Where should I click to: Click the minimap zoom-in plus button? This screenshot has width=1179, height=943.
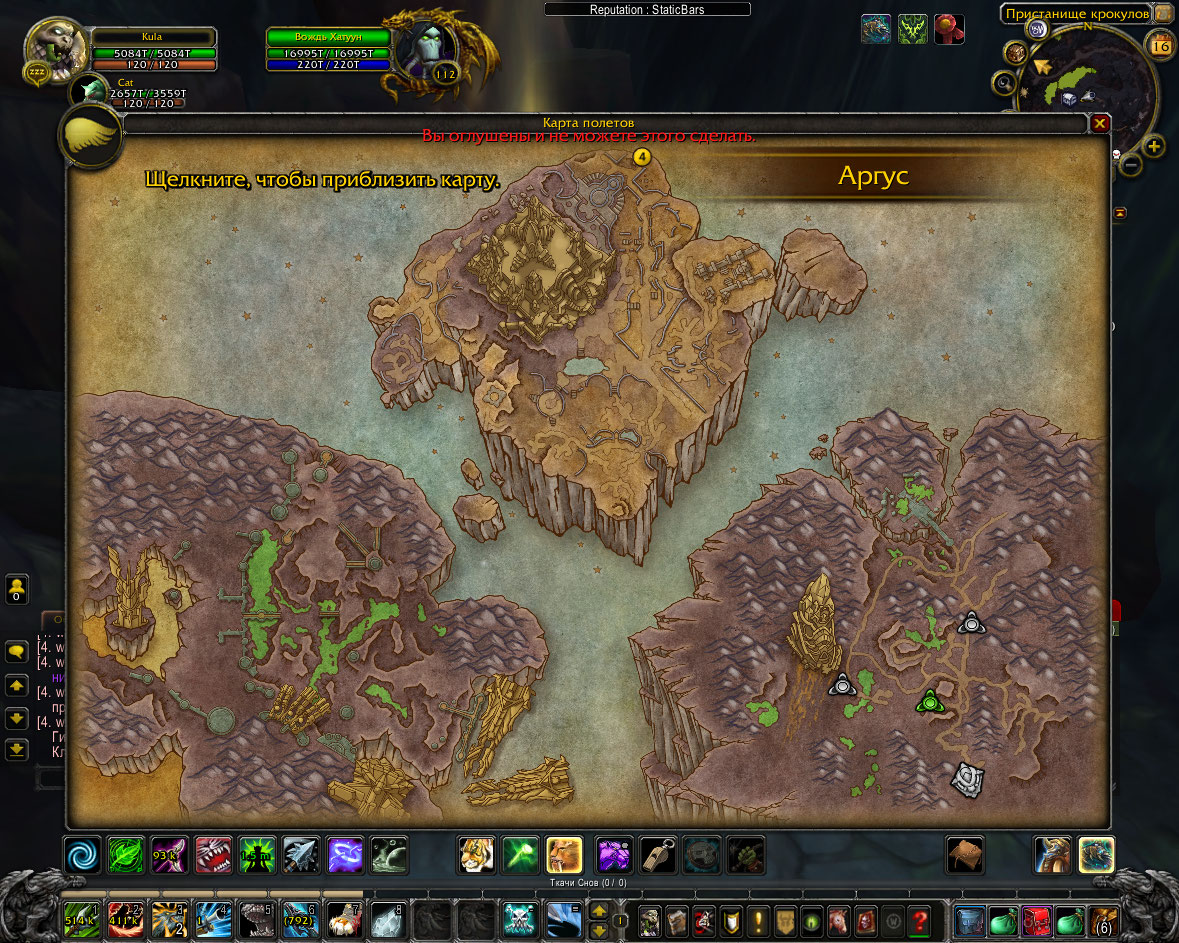tap(1154, 147)
